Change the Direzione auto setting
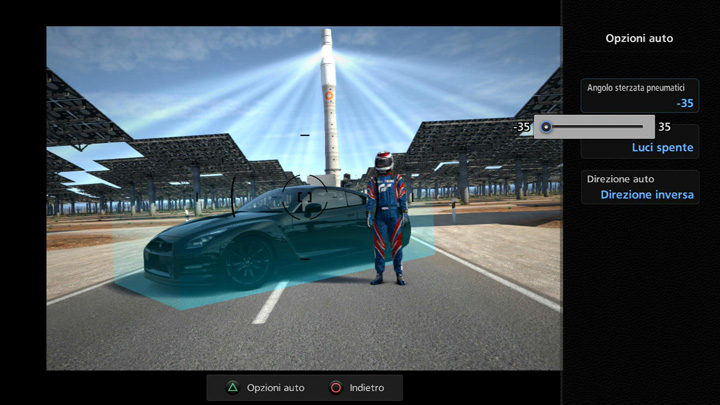The width and height of the screenshot is (720, 405). [x=640, y=187]
